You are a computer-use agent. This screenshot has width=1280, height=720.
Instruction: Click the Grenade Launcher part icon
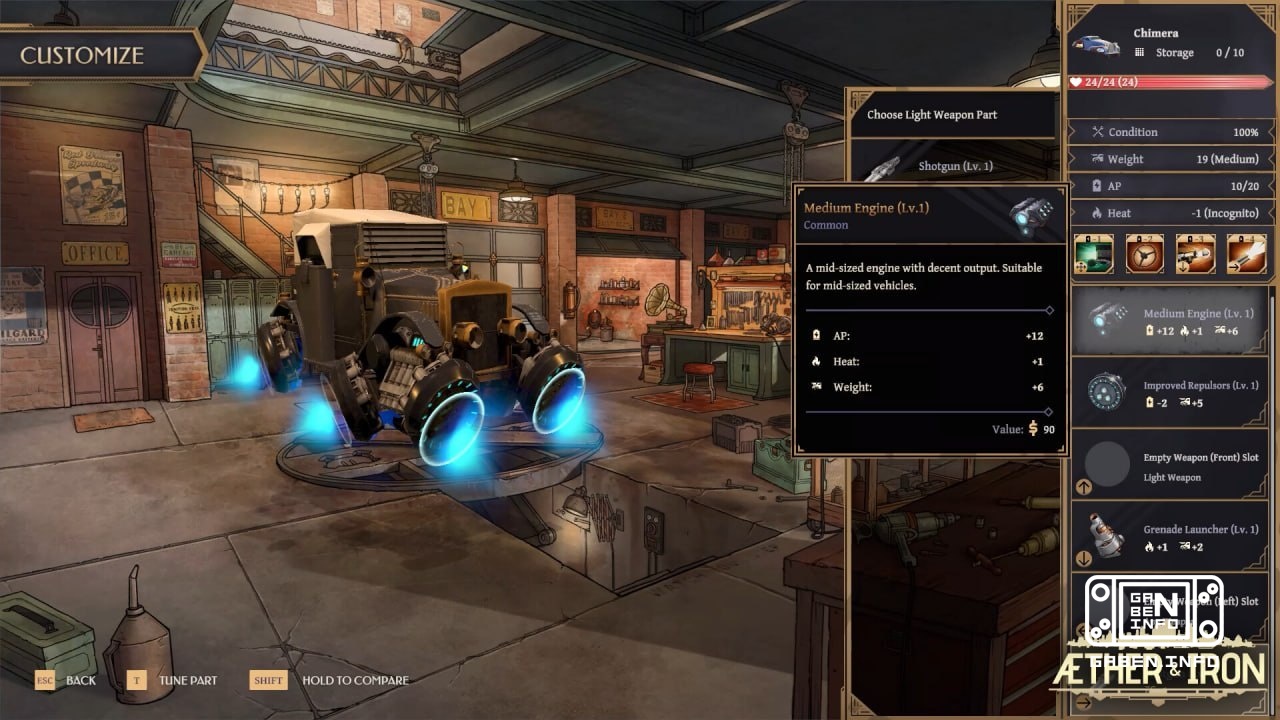[1105, 537]
